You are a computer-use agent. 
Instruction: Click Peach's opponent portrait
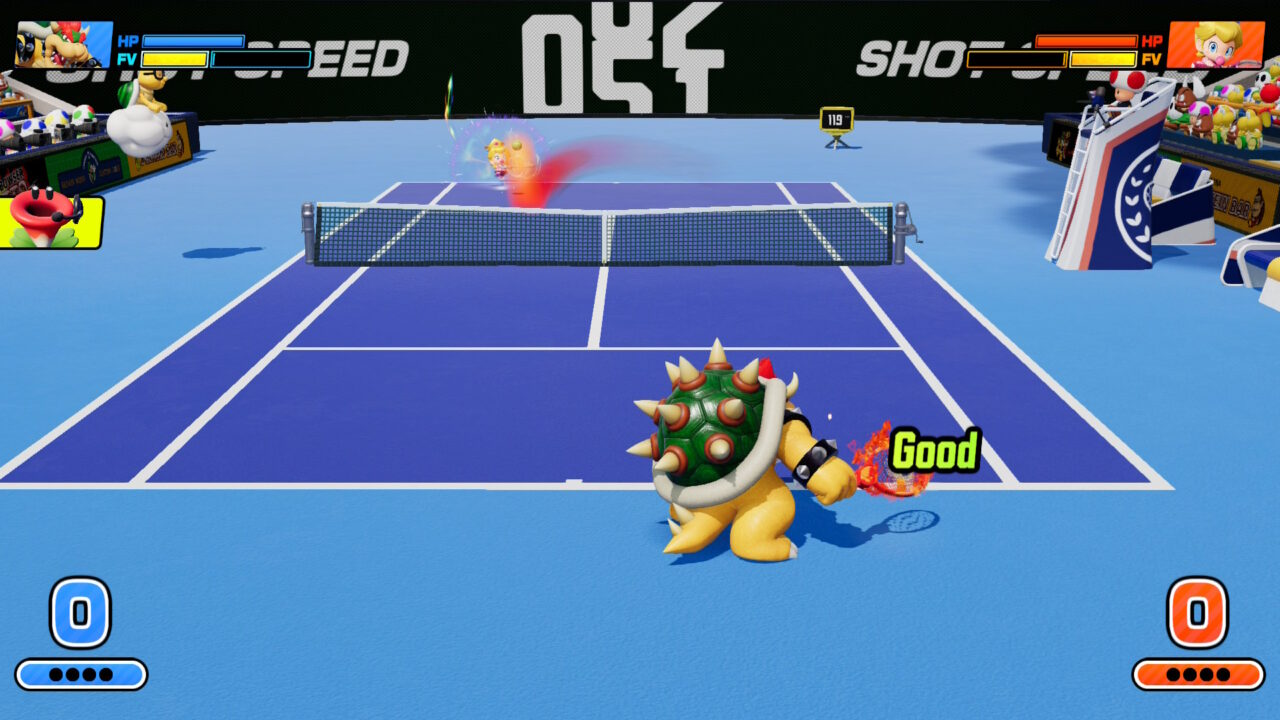click(x=1215, y=45)
